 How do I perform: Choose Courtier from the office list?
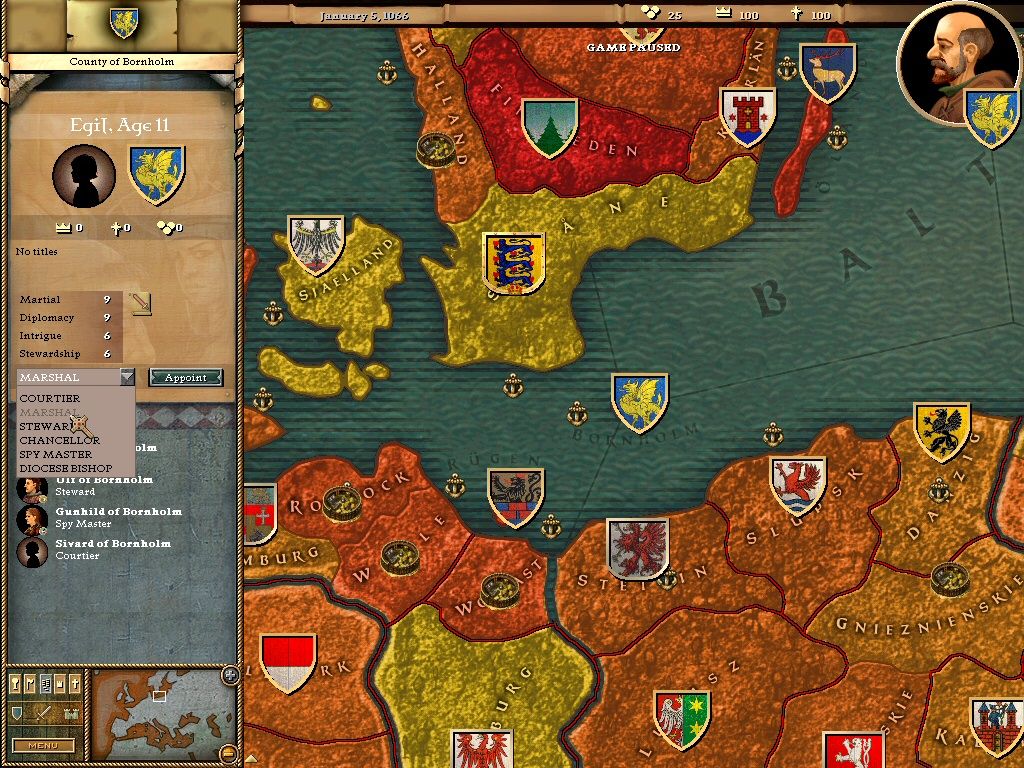point(50,398)
